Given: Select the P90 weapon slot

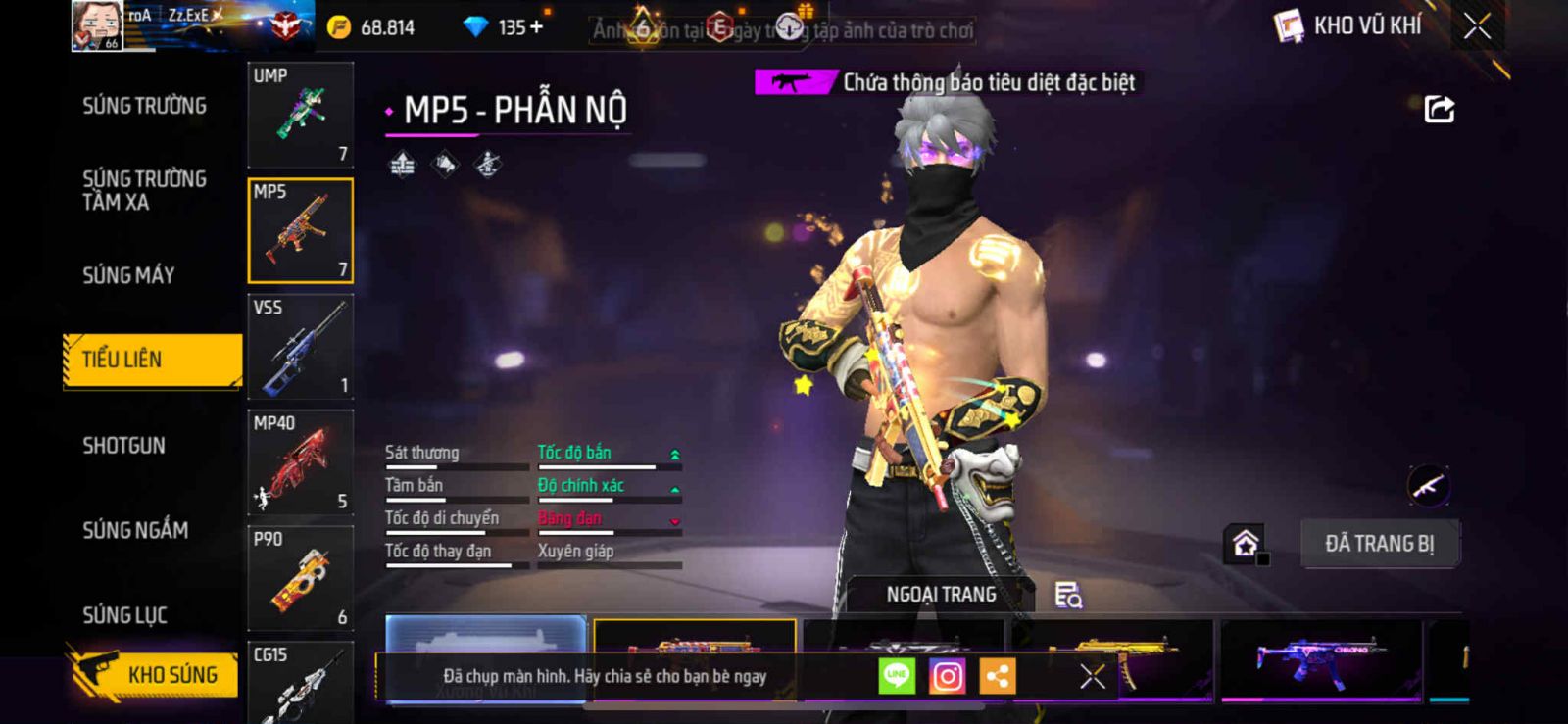Looking at the screenshot, I should [300, 578].
